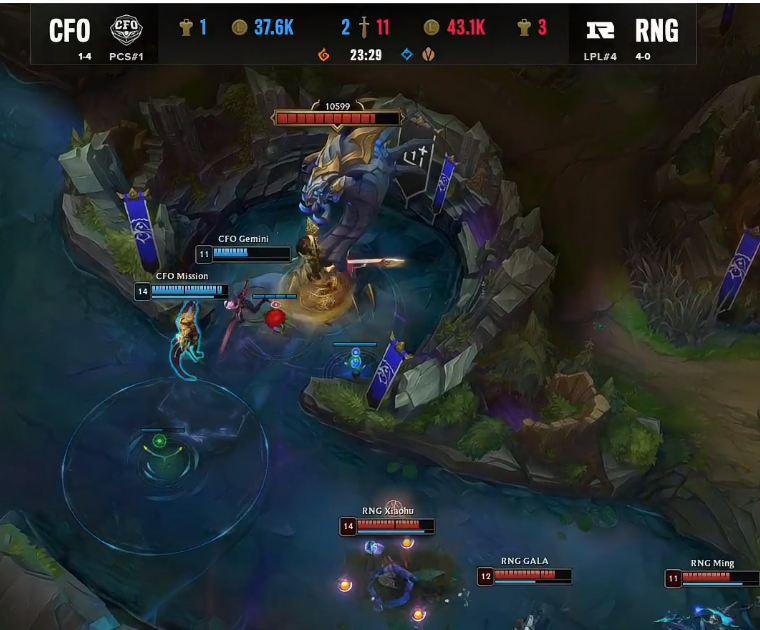Viewport: 760px width, 630px height.
Task: Select the blue team's tower icon
Action: 185,27
